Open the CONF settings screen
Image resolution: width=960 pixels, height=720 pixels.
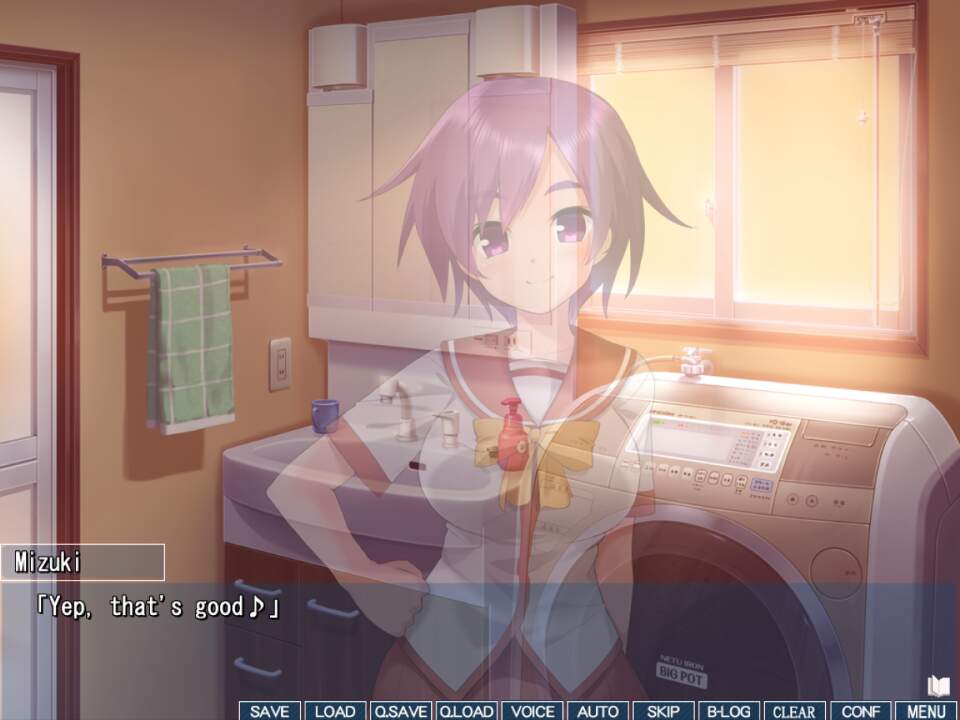860,711
